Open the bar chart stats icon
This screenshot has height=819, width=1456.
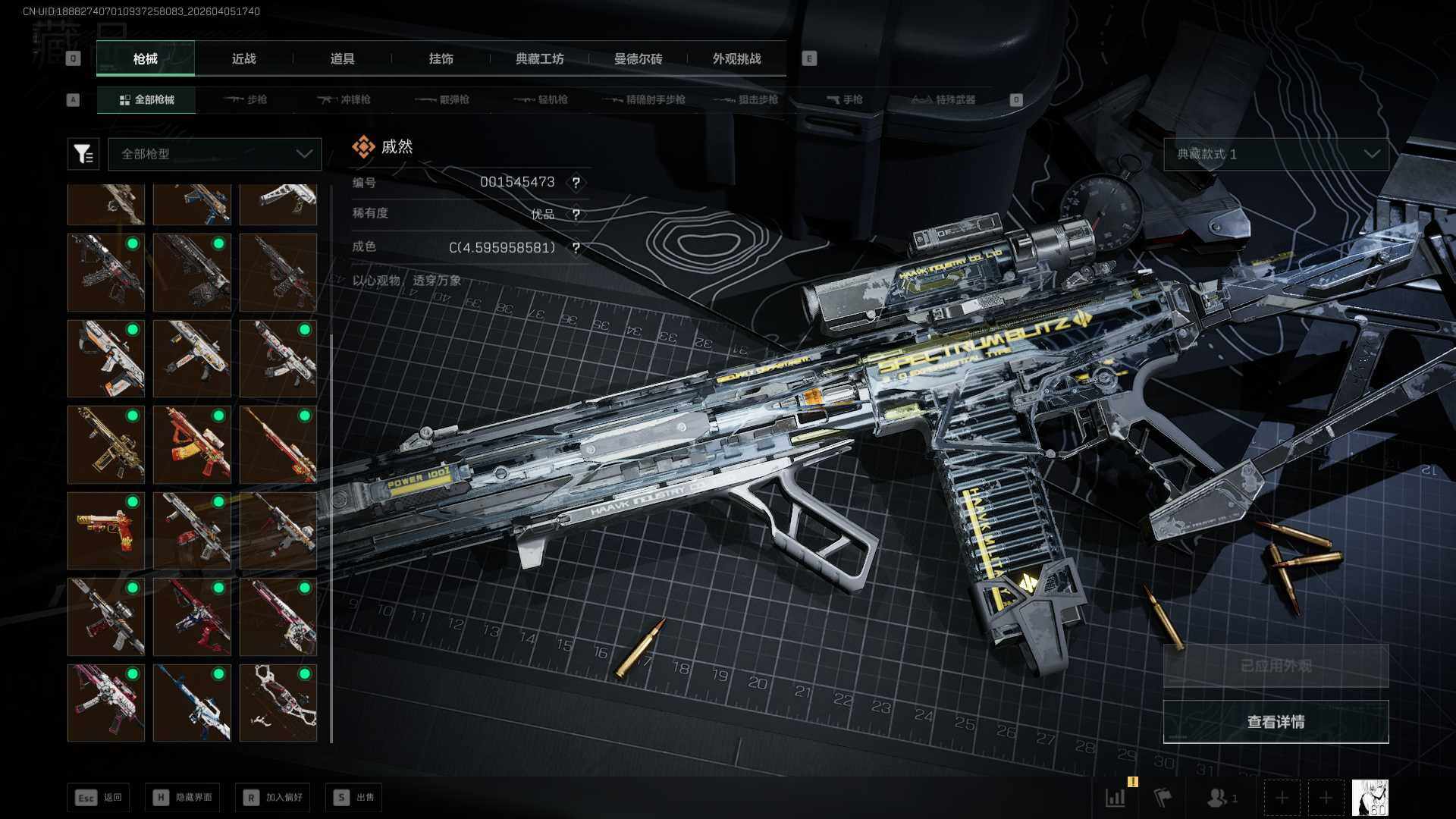point(1116,798)
